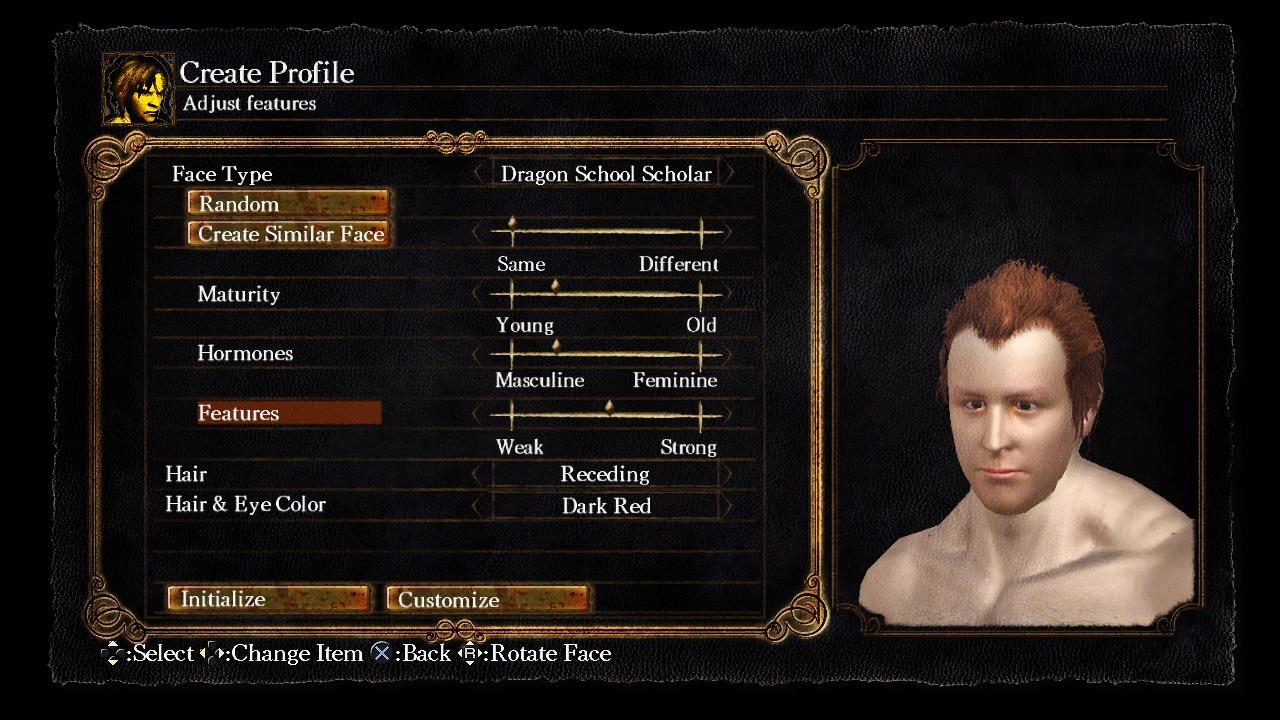Switch to the previous color before Dark Red
The image size is (1280, 720).
(x=478, y=506)
